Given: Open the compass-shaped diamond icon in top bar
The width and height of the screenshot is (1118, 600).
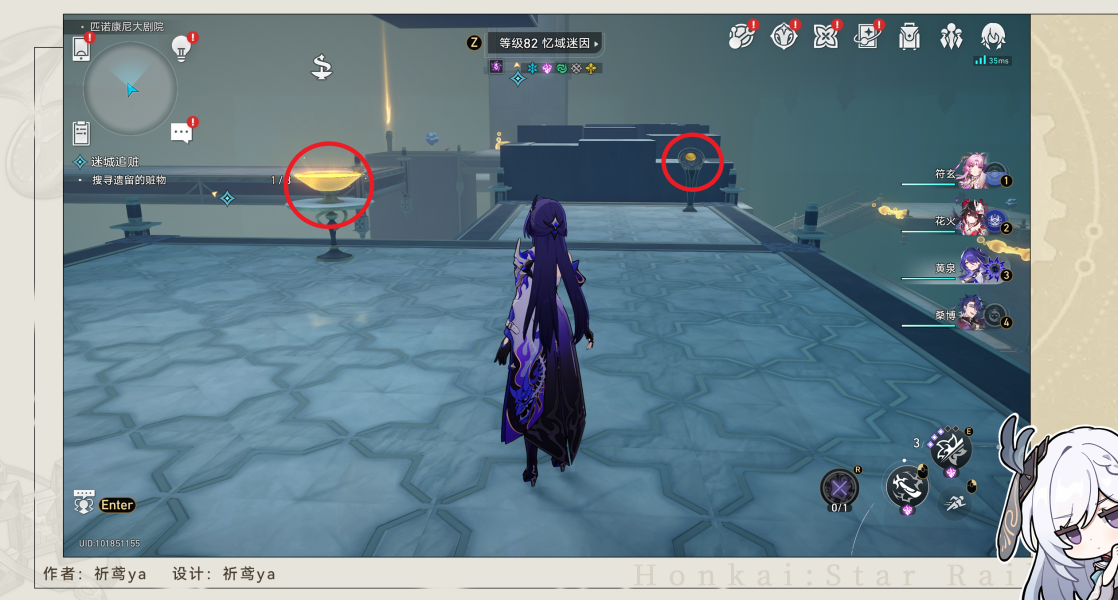Looking at the screenshot, I should [x=784, y=37].
